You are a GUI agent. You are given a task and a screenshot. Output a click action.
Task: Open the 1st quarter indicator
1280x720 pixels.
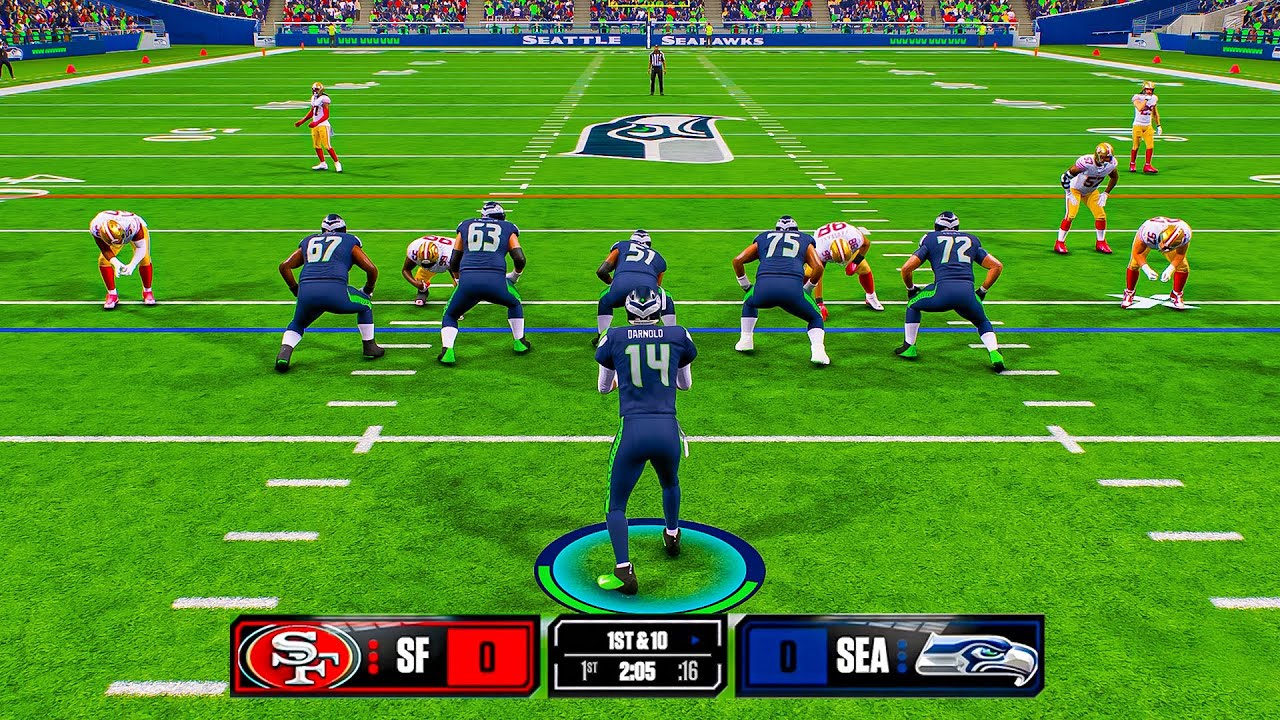tap(587, 670)
